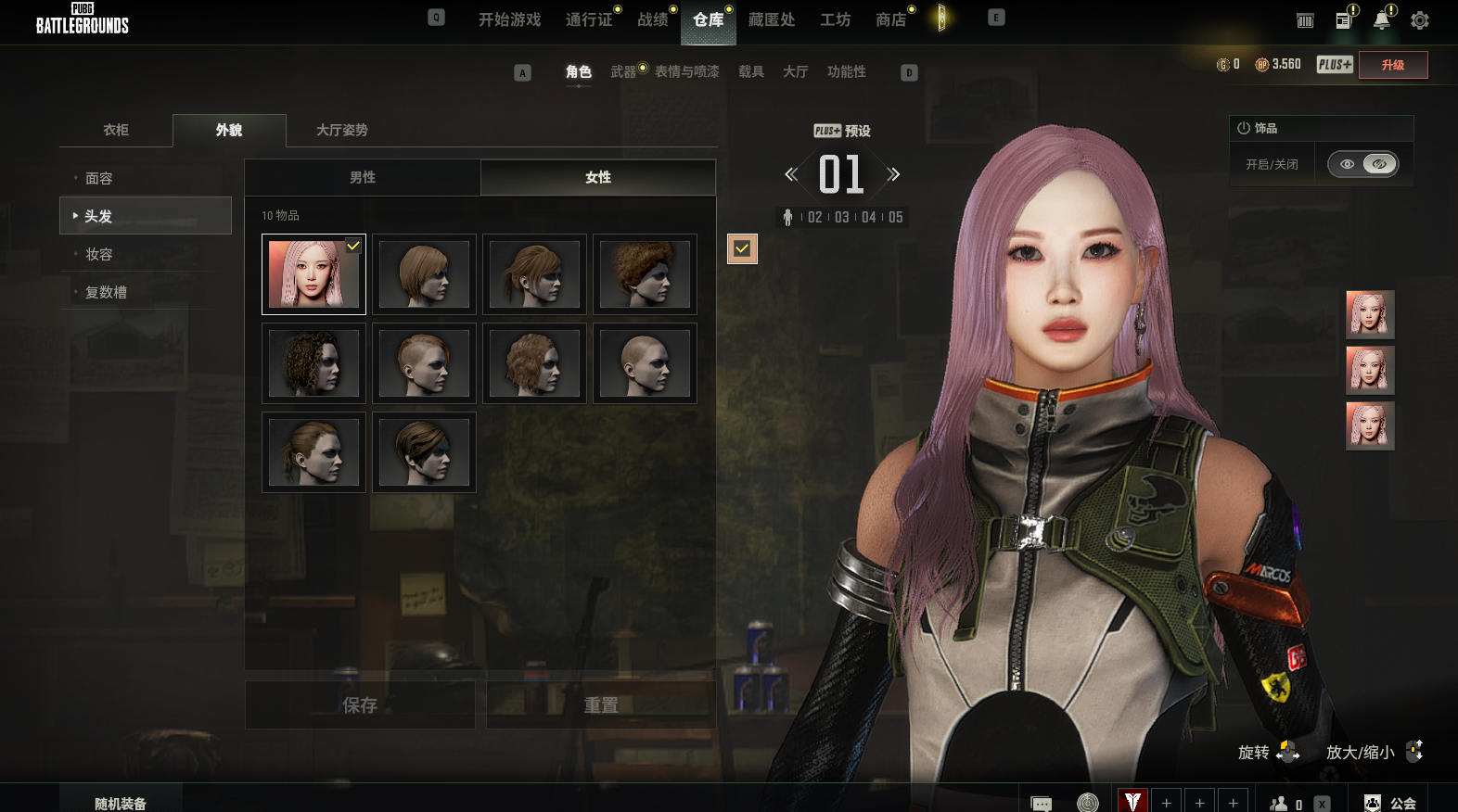1458x812 pixels.
Task: Go to the next preset arrow
Action: point(893,174)
